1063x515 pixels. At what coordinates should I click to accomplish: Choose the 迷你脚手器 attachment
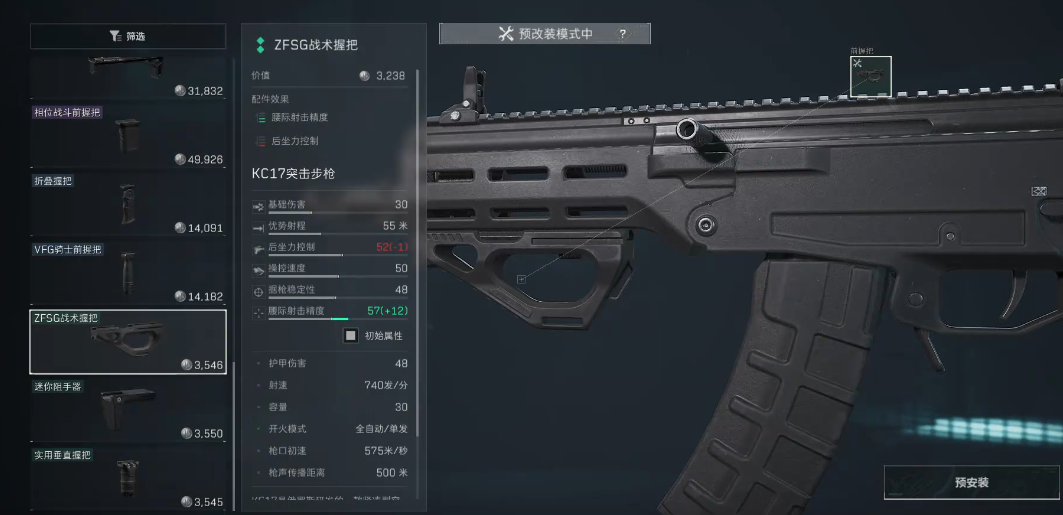128,410
